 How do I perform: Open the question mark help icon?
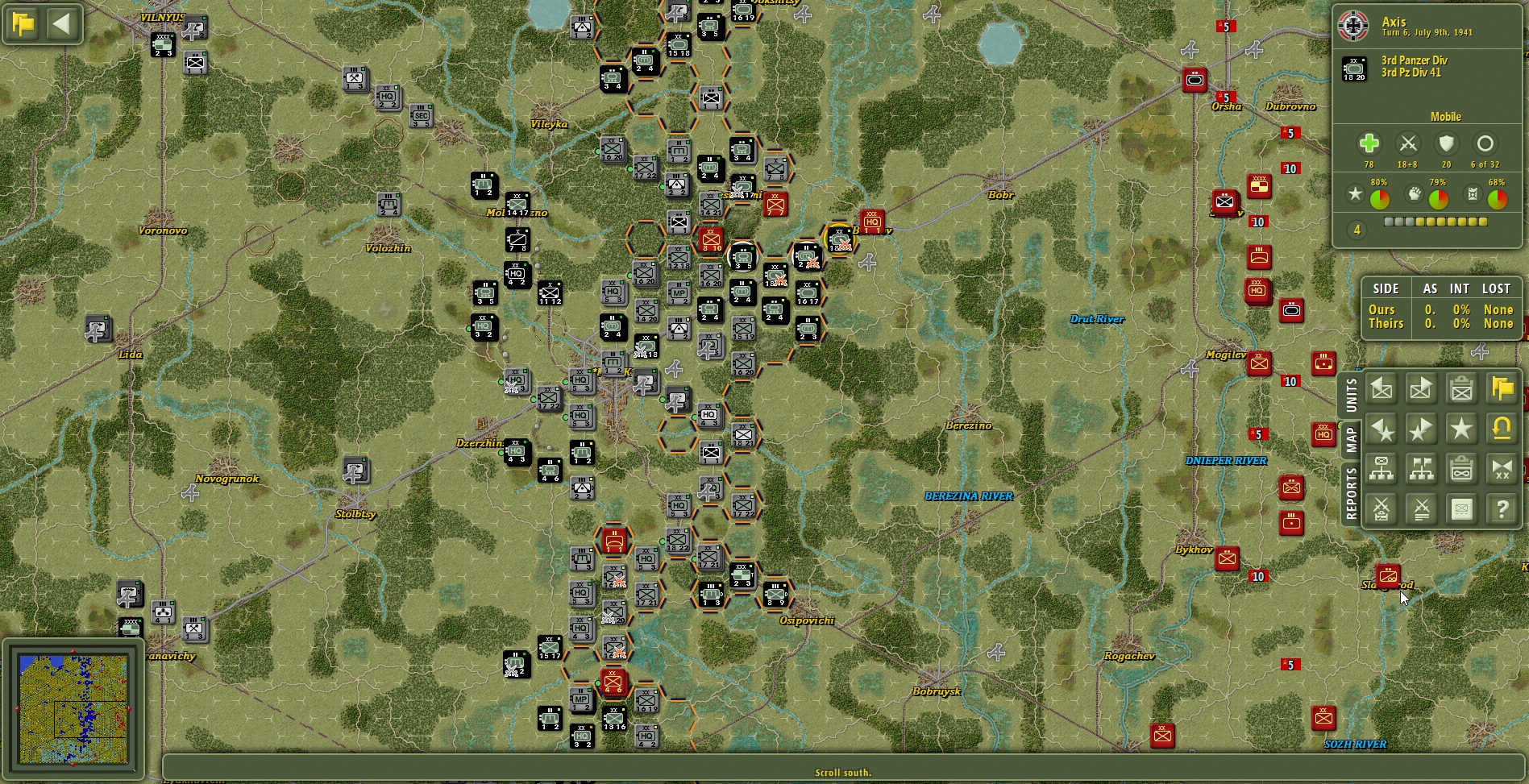click(1501, 509)
